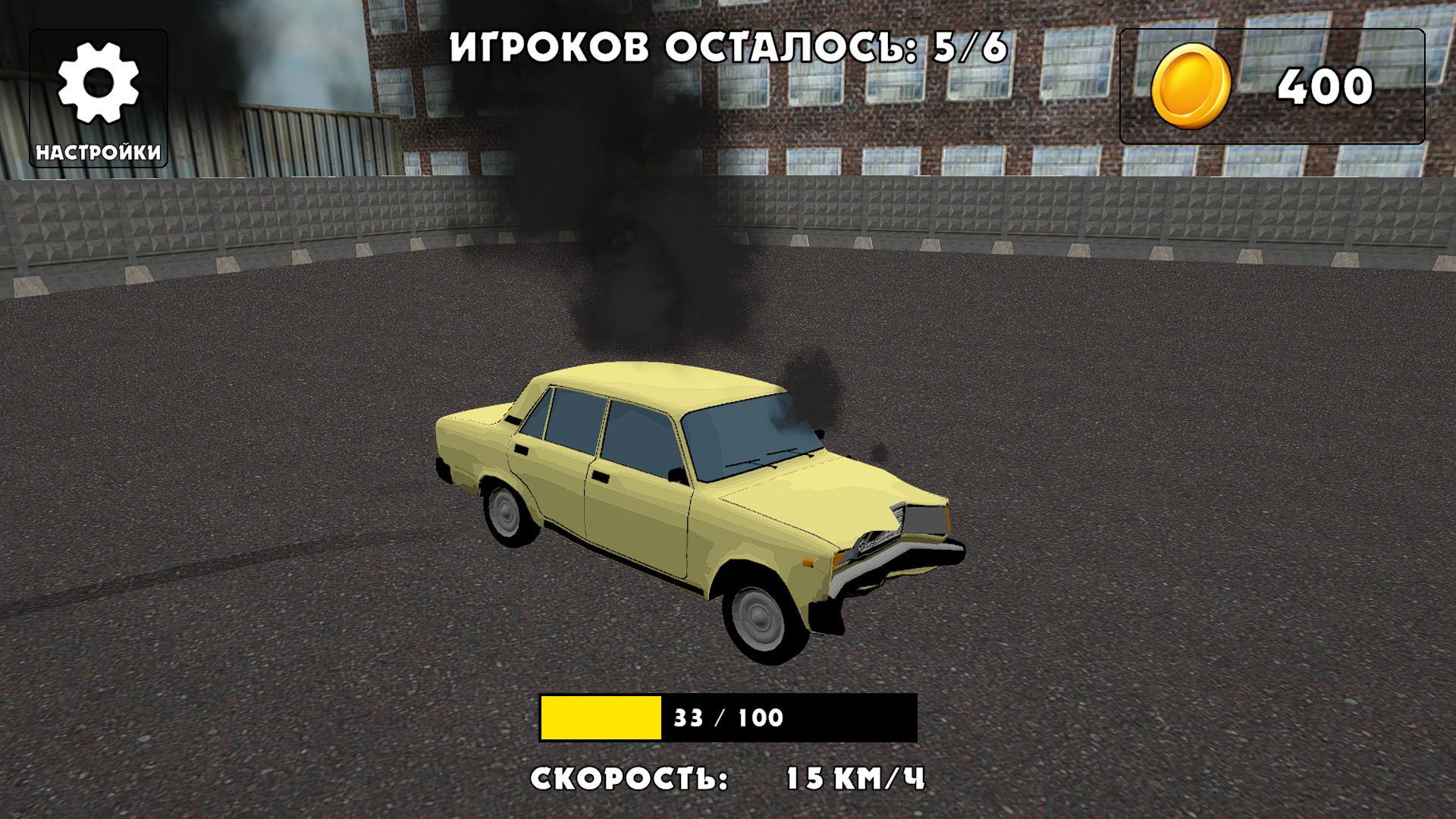Select the gear symbol above НАСТРОЙКИ label
Viewport: 1456px width, 819px height.
(99, 83)
